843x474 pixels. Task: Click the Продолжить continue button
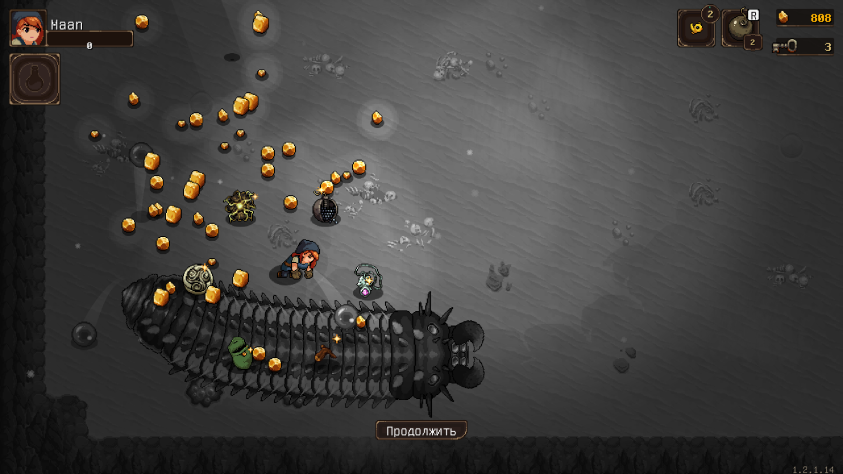pyautogui.click(x=421, y=431)
